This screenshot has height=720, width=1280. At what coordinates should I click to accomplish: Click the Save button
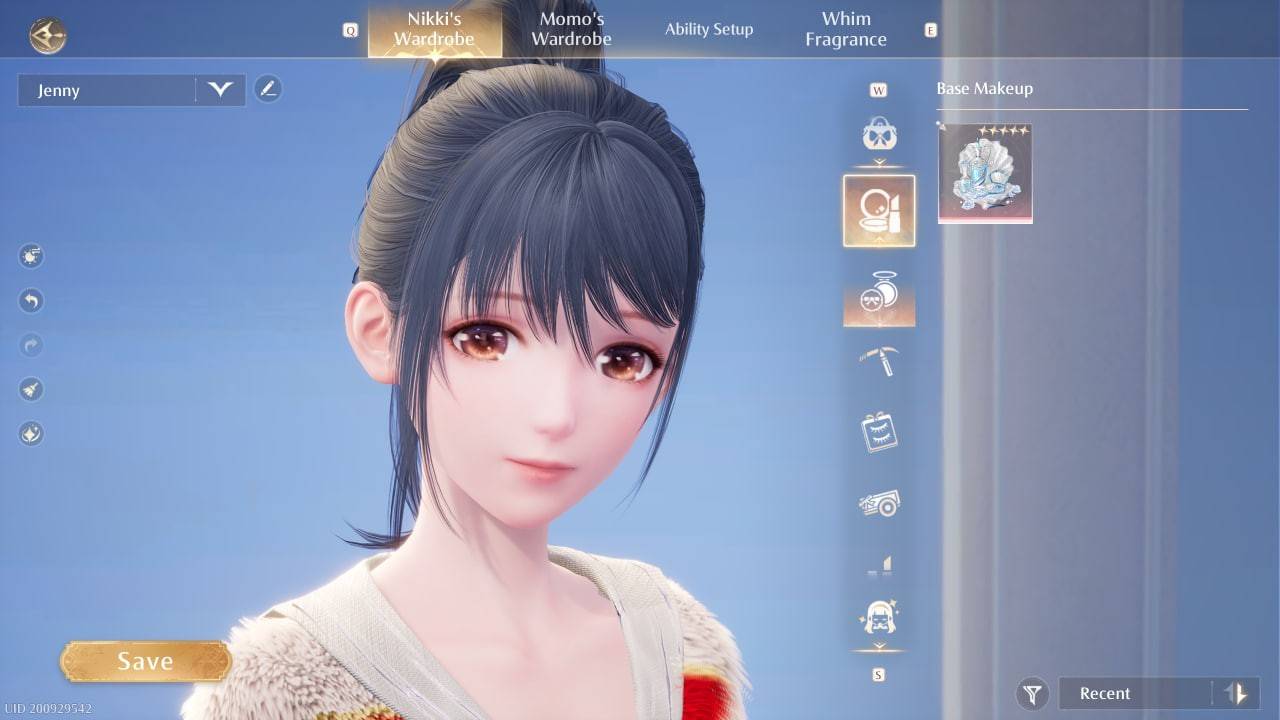click(145, 660)
